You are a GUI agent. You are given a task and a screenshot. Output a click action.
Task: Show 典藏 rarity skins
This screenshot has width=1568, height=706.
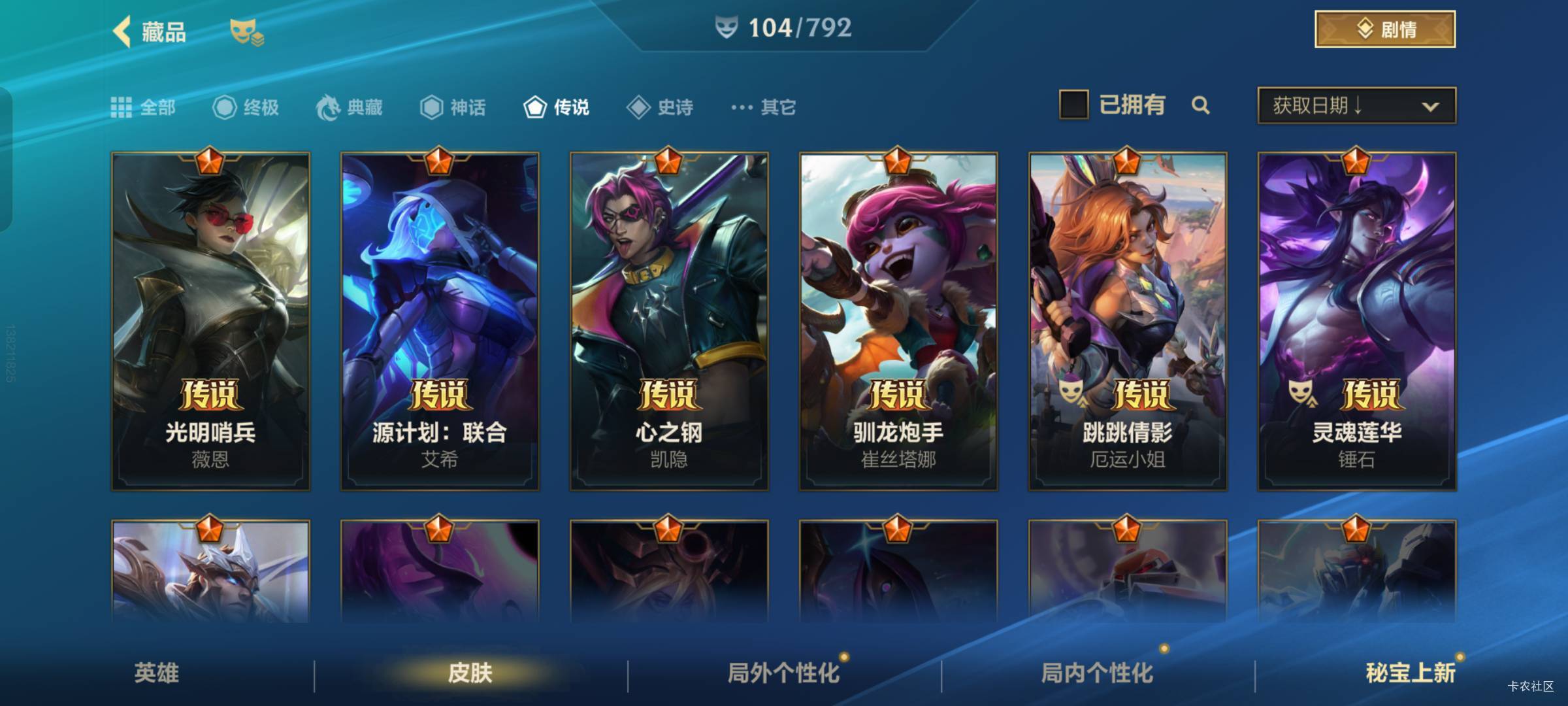350,107
